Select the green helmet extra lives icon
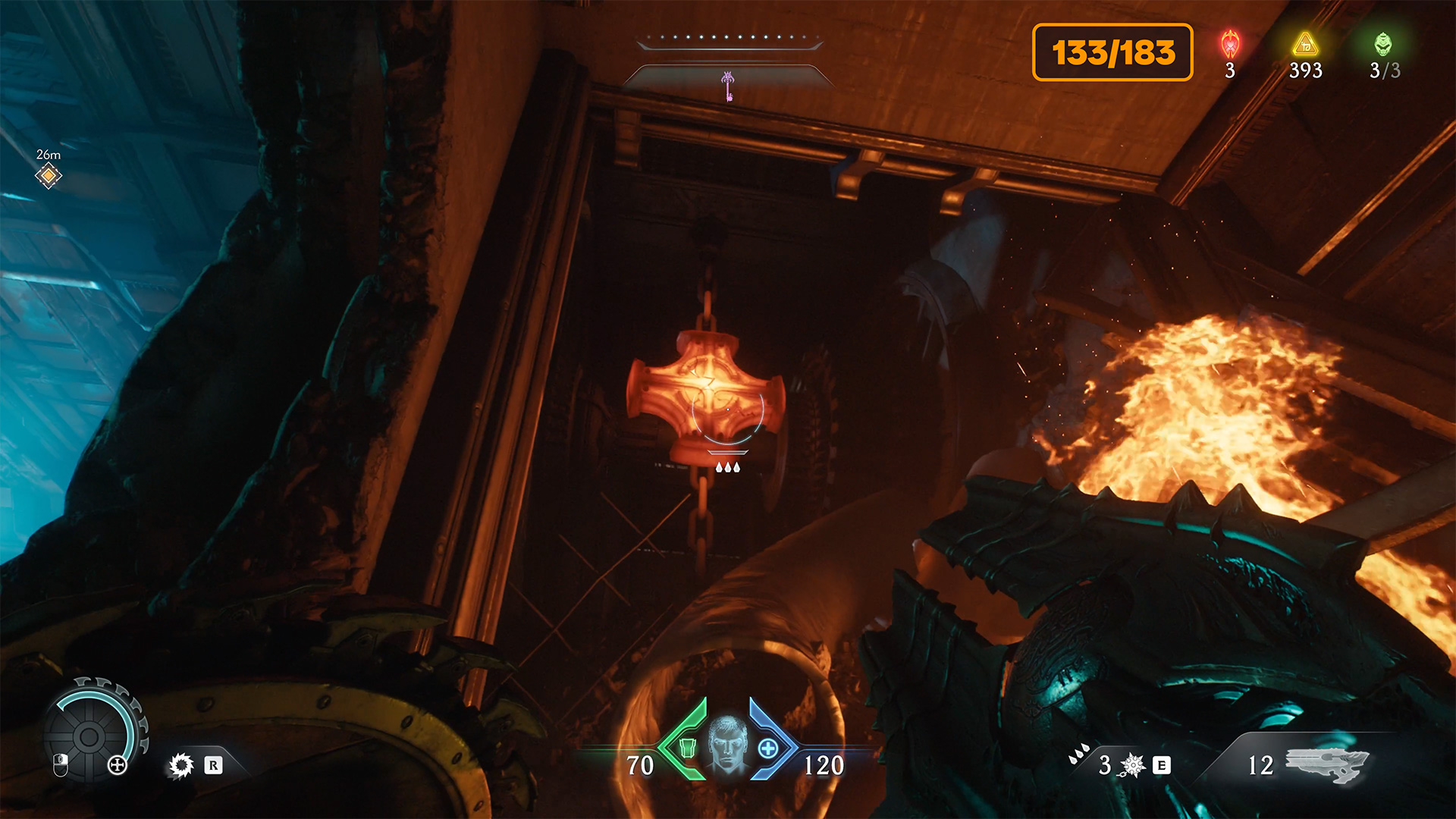Viewport: 1456px width, 819px height. [x=1383, y=45]
